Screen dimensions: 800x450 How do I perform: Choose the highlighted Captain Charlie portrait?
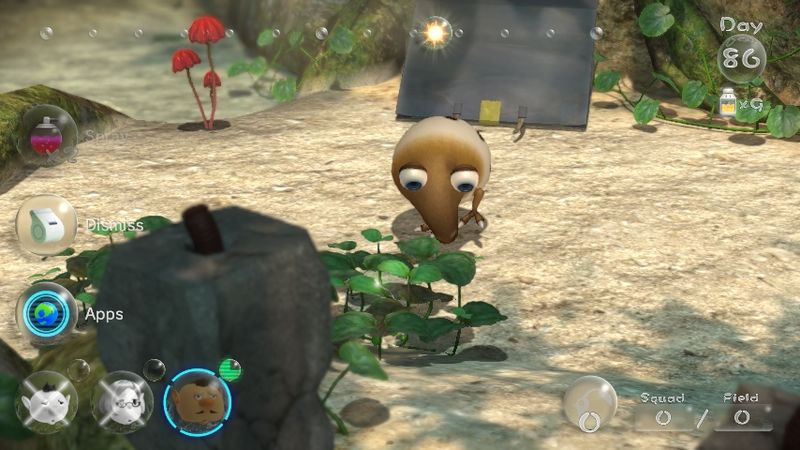point(197,402)
